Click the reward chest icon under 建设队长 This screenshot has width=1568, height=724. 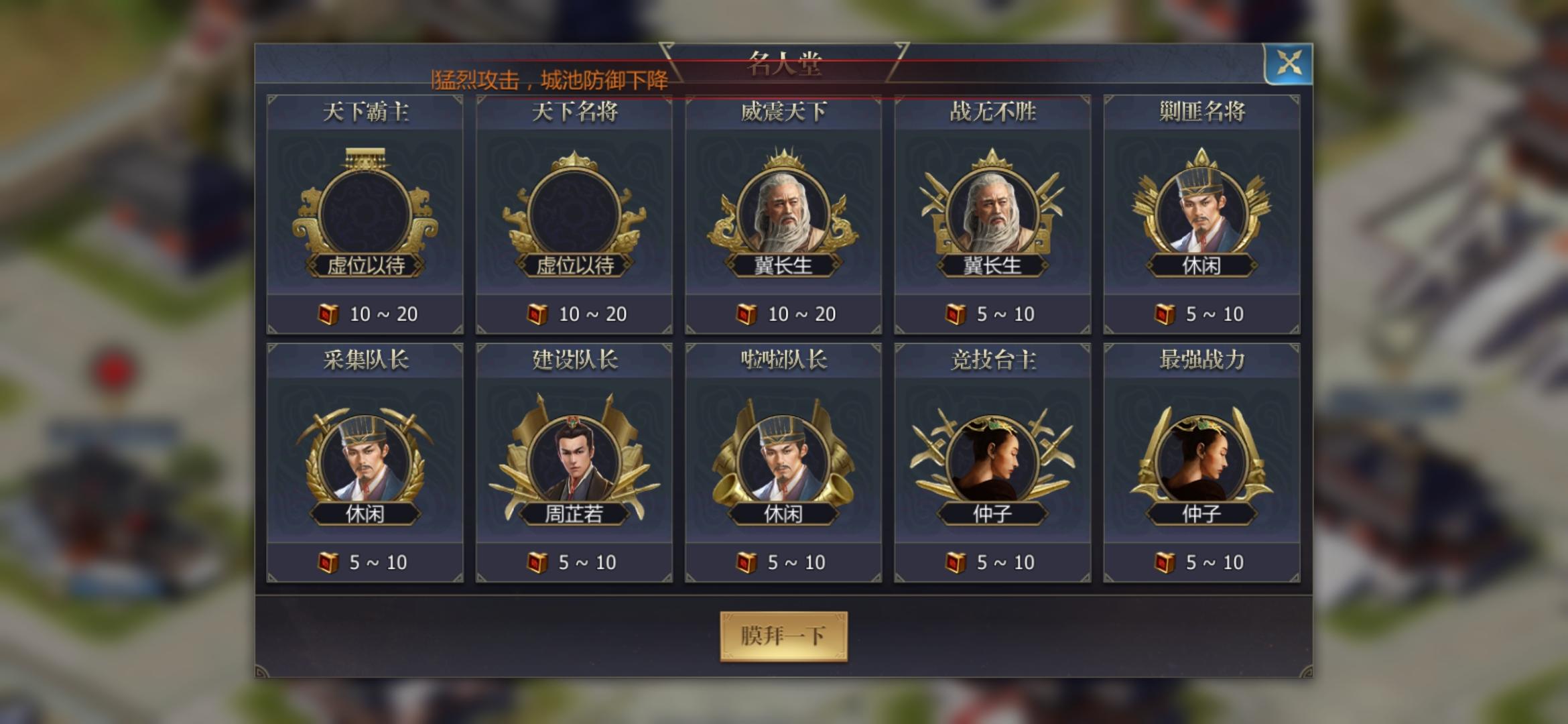click(x=537, y=562)
